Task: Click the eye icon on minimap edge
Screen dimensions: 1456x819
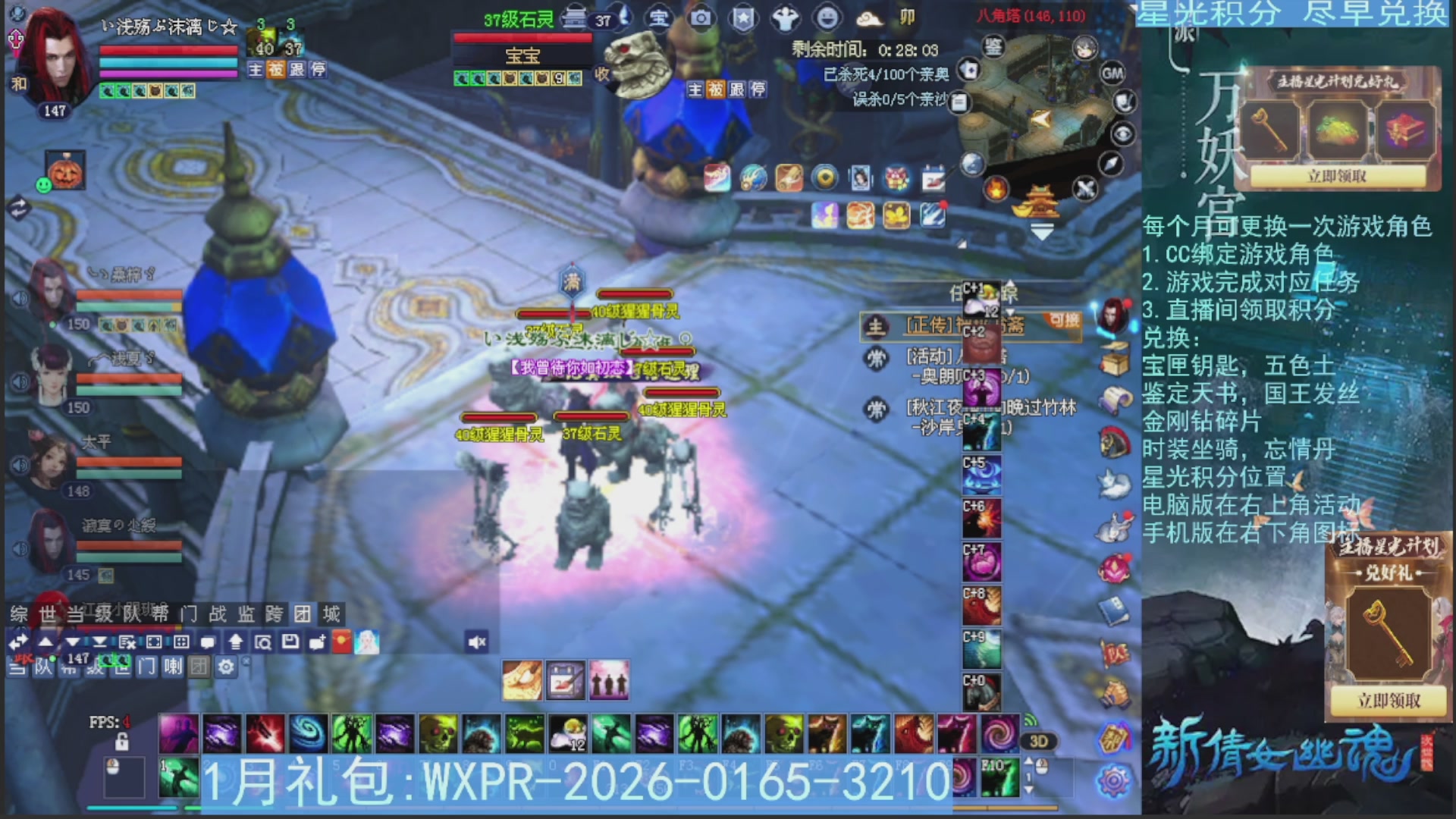Action: pyautogui.click(x=1123, y=133)
